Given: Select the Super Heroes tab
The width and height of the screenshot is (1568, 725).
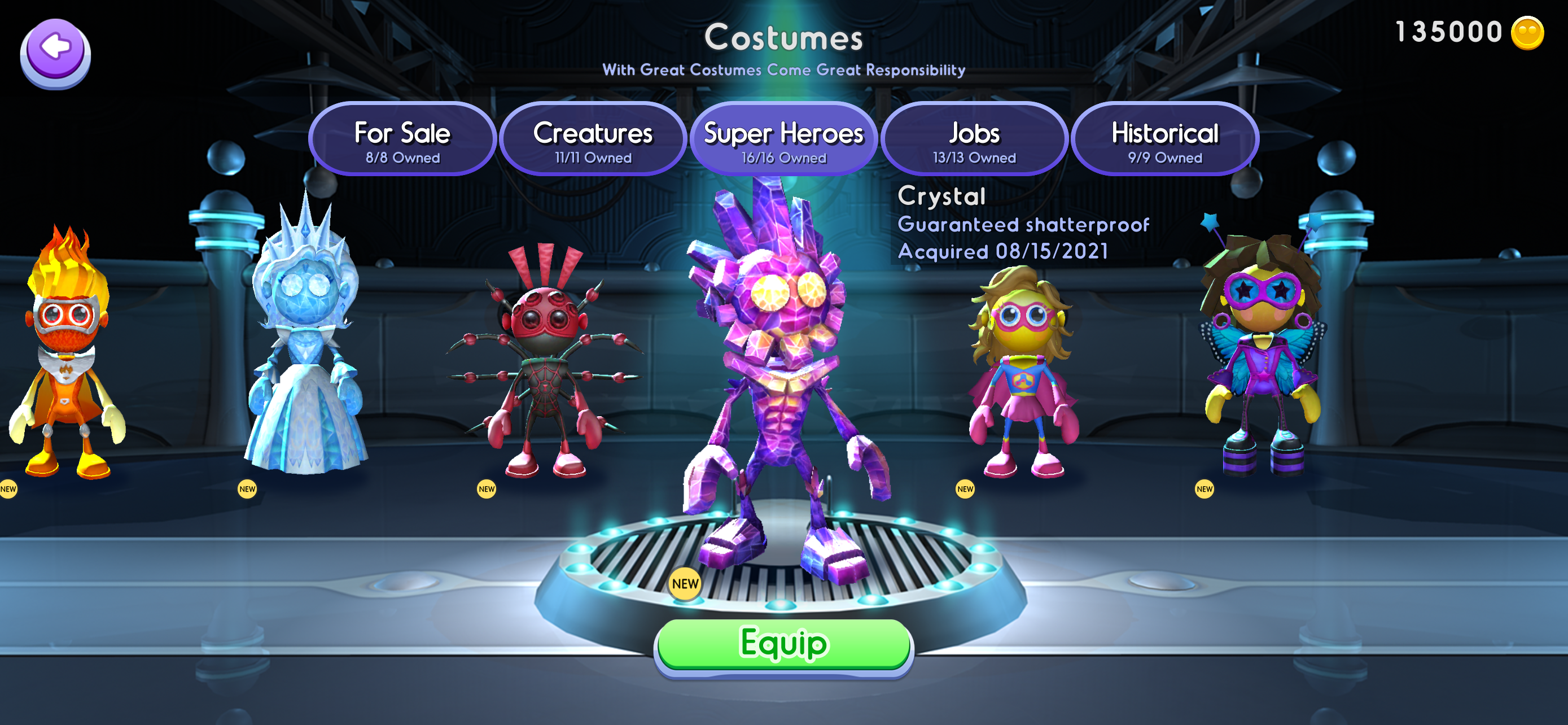Looking at the screenshot, I should [783, 140].
